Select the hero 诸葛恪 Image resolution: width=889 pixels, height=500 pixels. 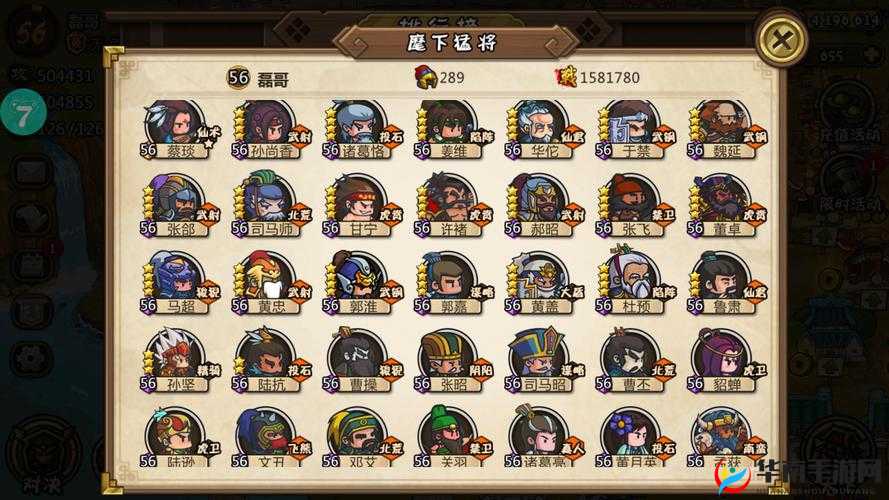[358, 126]
